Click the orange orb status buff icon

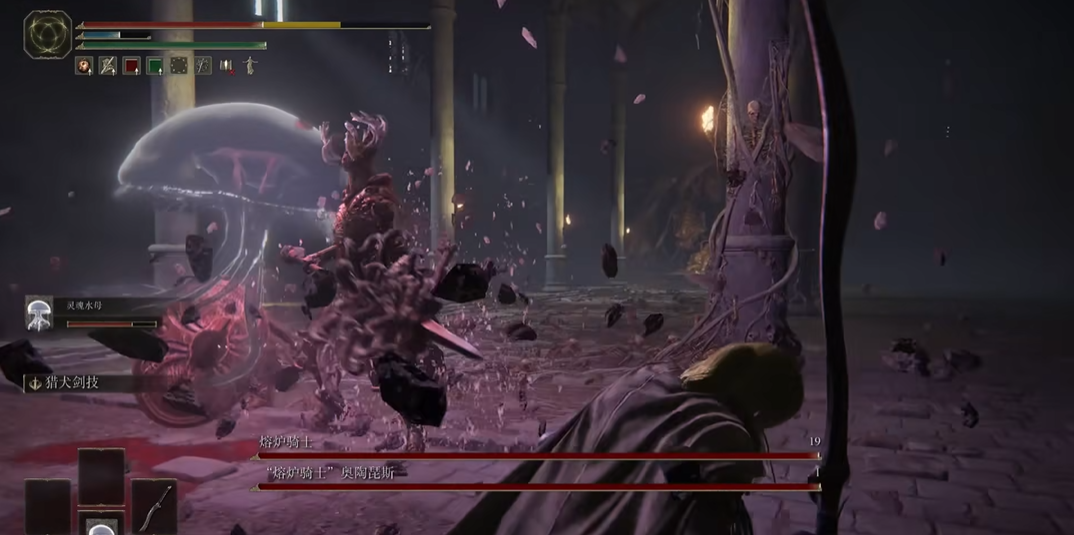[x=84, y=66]
